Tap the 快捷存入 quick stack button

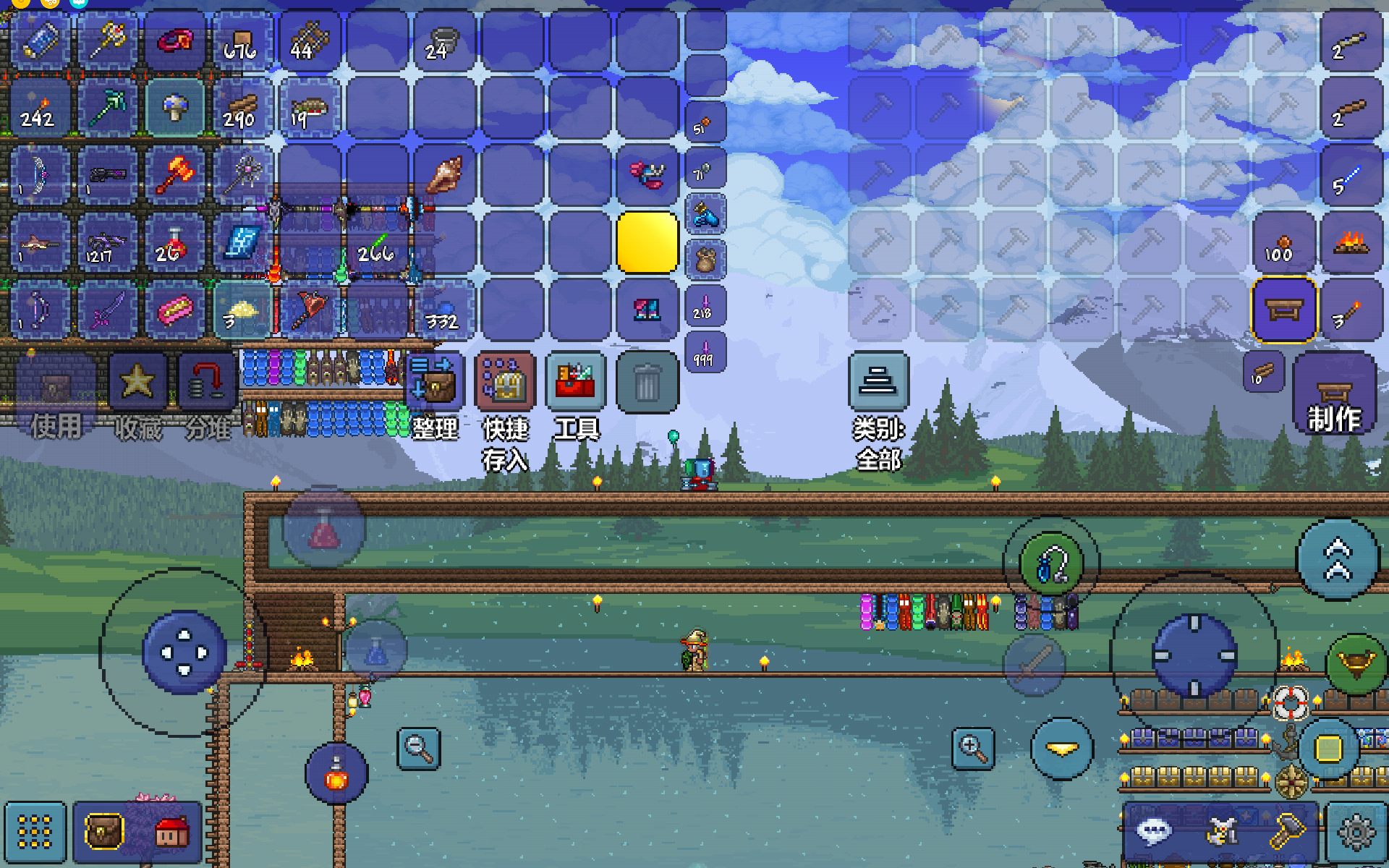click(x=505, y=382)
